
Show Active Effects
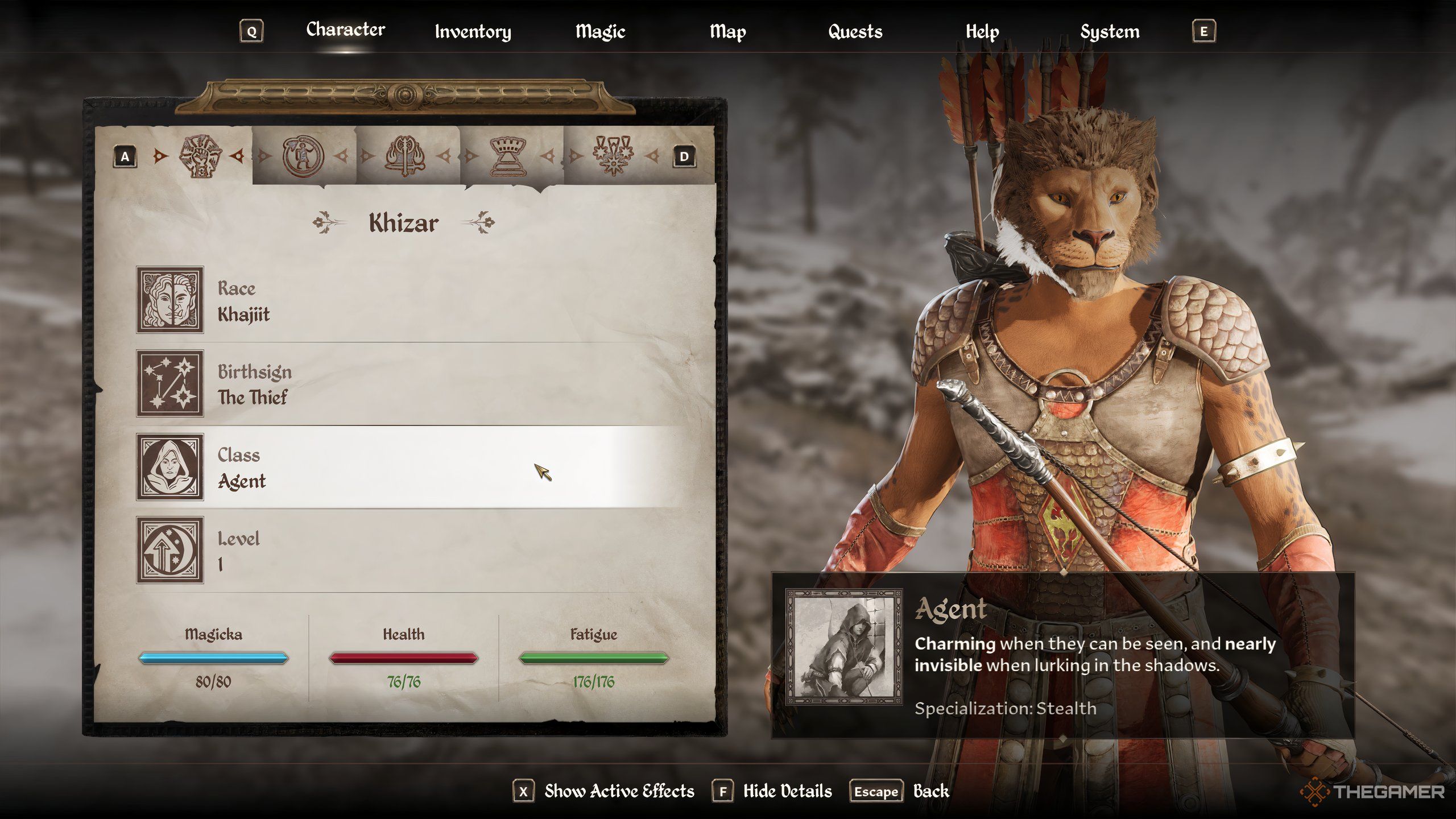tap(619, 791)
